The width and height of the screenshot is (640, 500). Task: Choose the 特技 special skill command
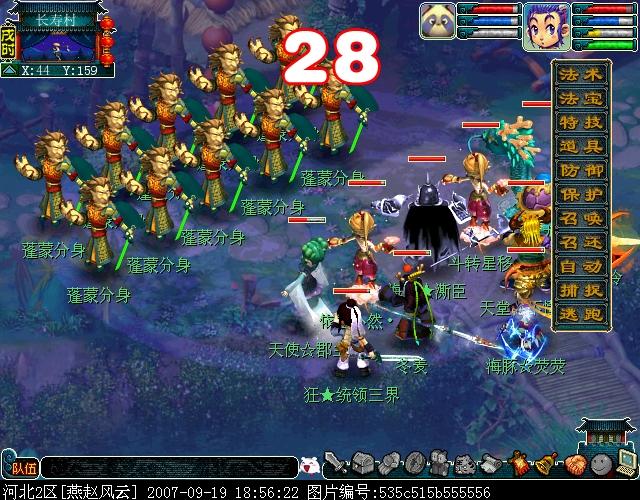(x=582, y=125)
